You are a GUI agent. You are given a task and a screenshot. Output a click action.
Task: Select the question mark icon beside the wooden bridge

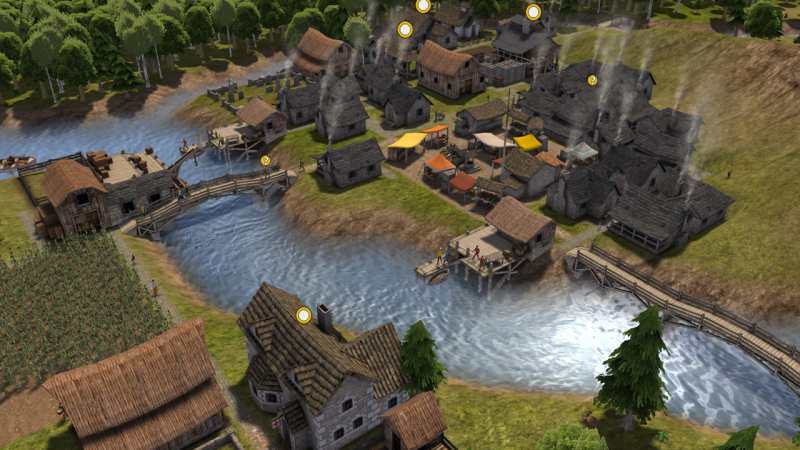(x=265, y=160)
